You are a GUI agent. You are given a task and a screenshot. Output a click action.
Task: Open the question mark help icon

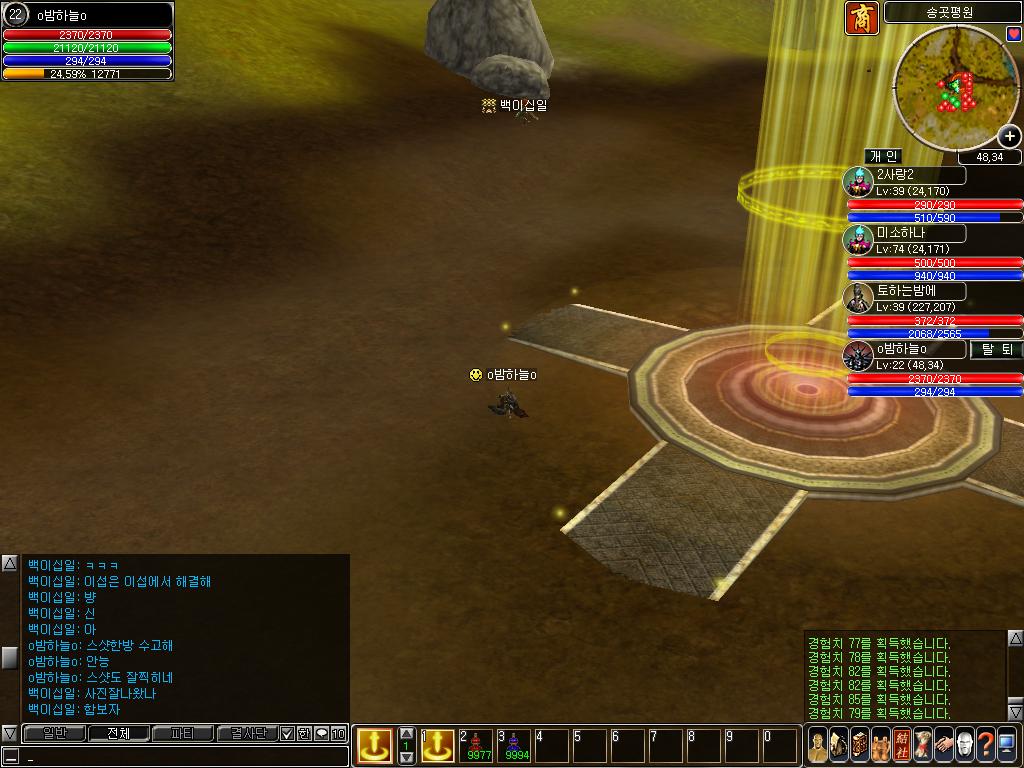tap(985, 746)
